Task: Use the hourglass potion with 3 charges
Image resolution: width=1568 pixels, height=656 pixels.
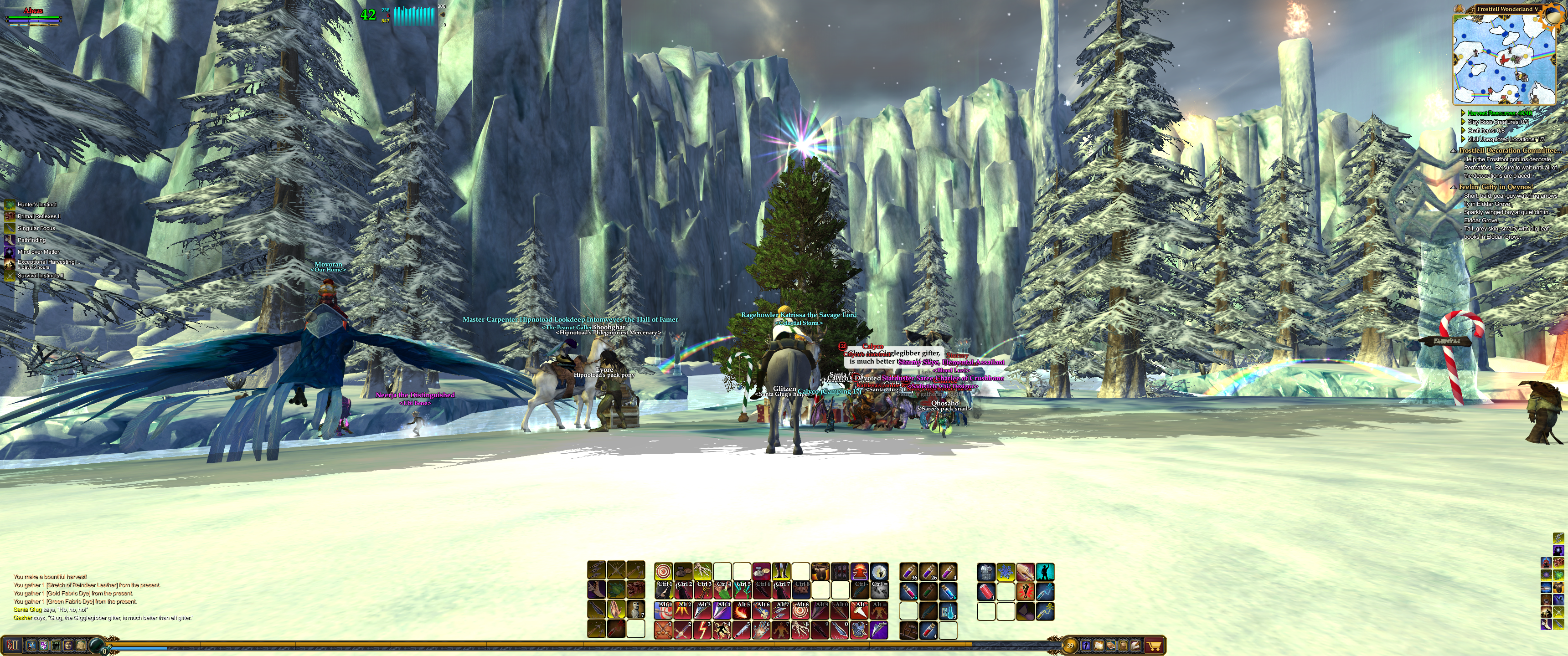Action: [948, 610]
